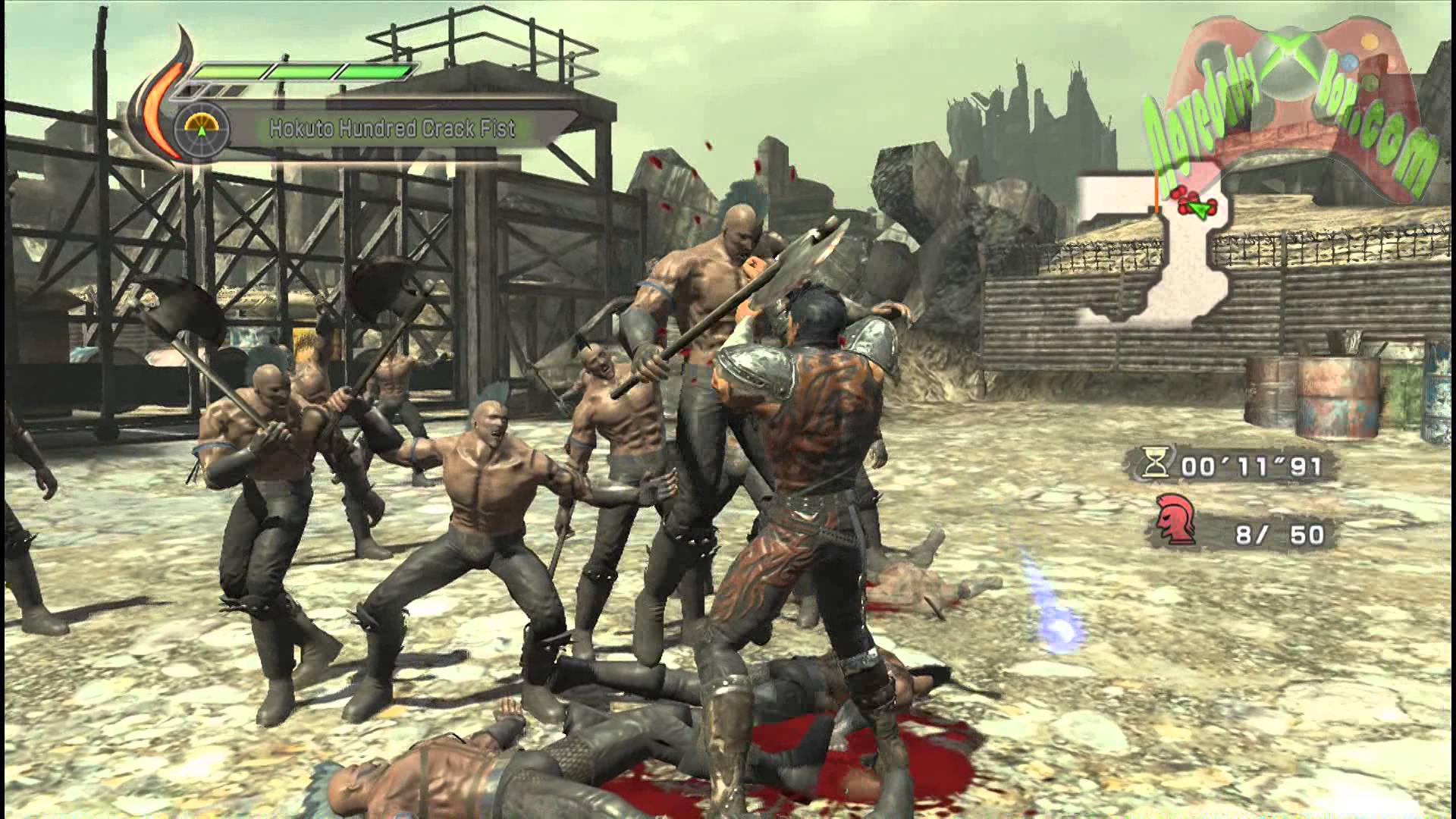Select the Hokuto Hundred Crack Fist technique

click(x=392, y=128)
